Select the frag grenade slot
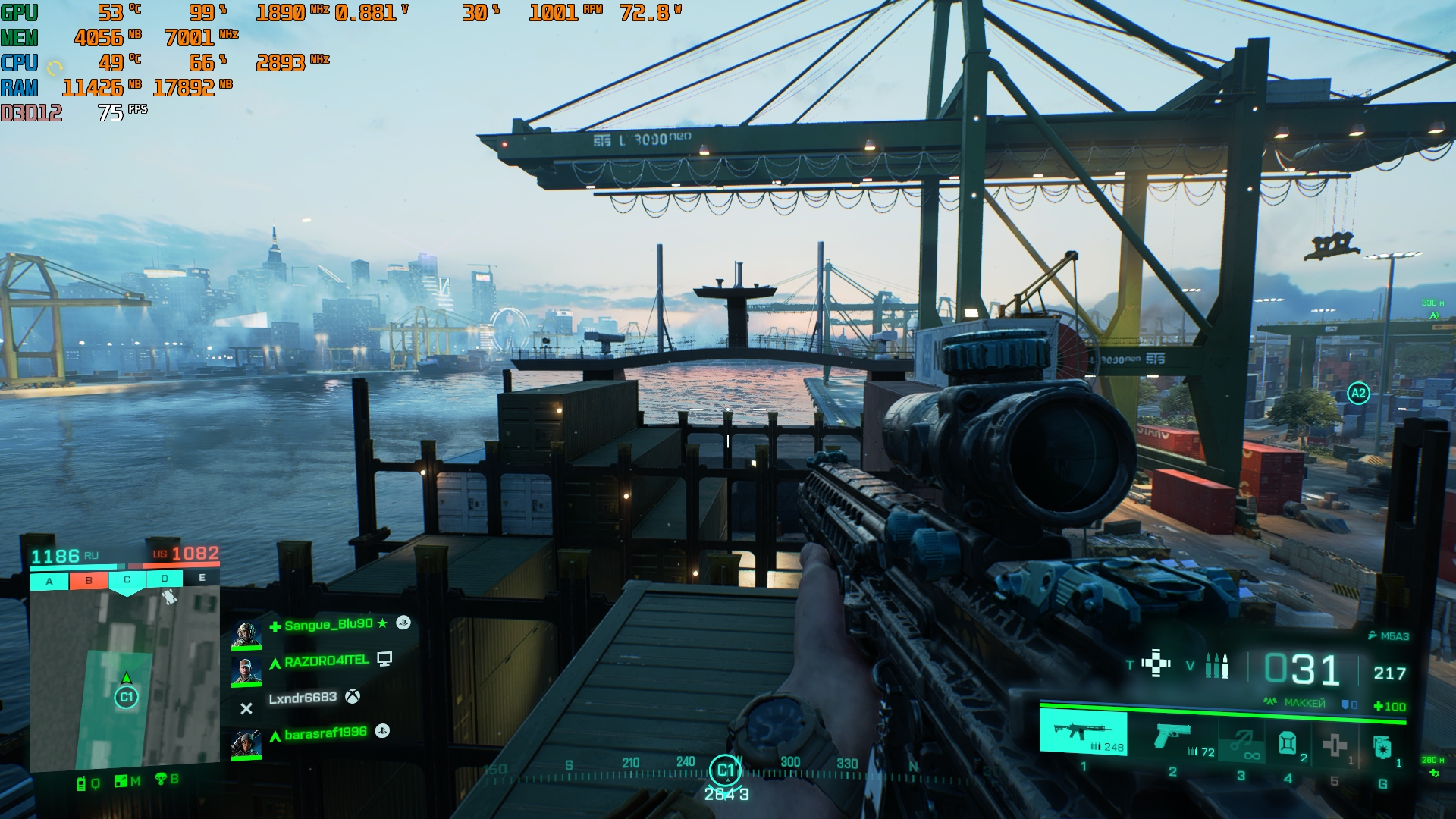This screenshot has width=1456, height=819. (1382, 747)
